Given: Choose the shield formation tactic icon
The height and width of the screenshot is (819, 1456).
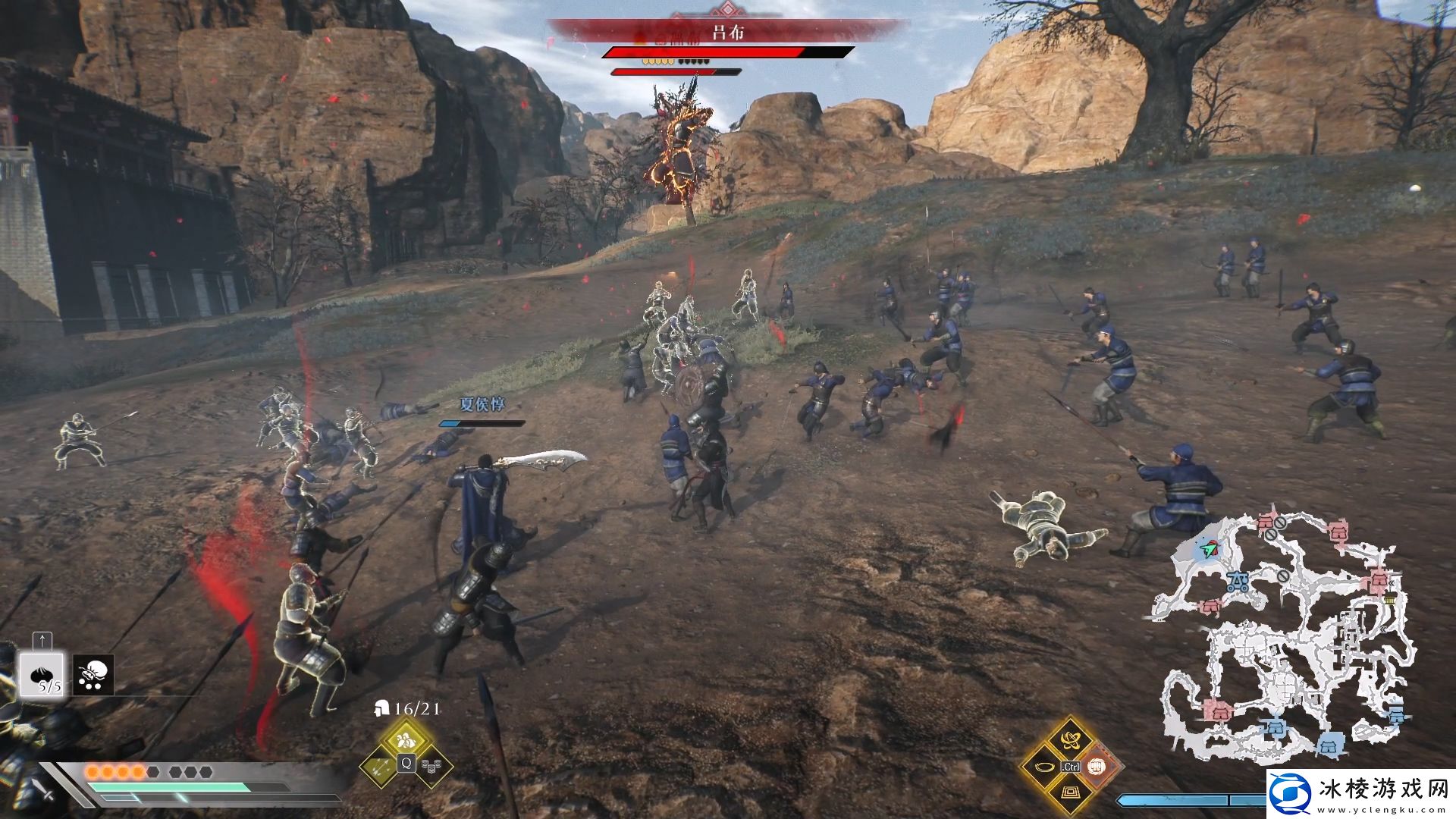Looking at the screenshot, I should point(432,766).
